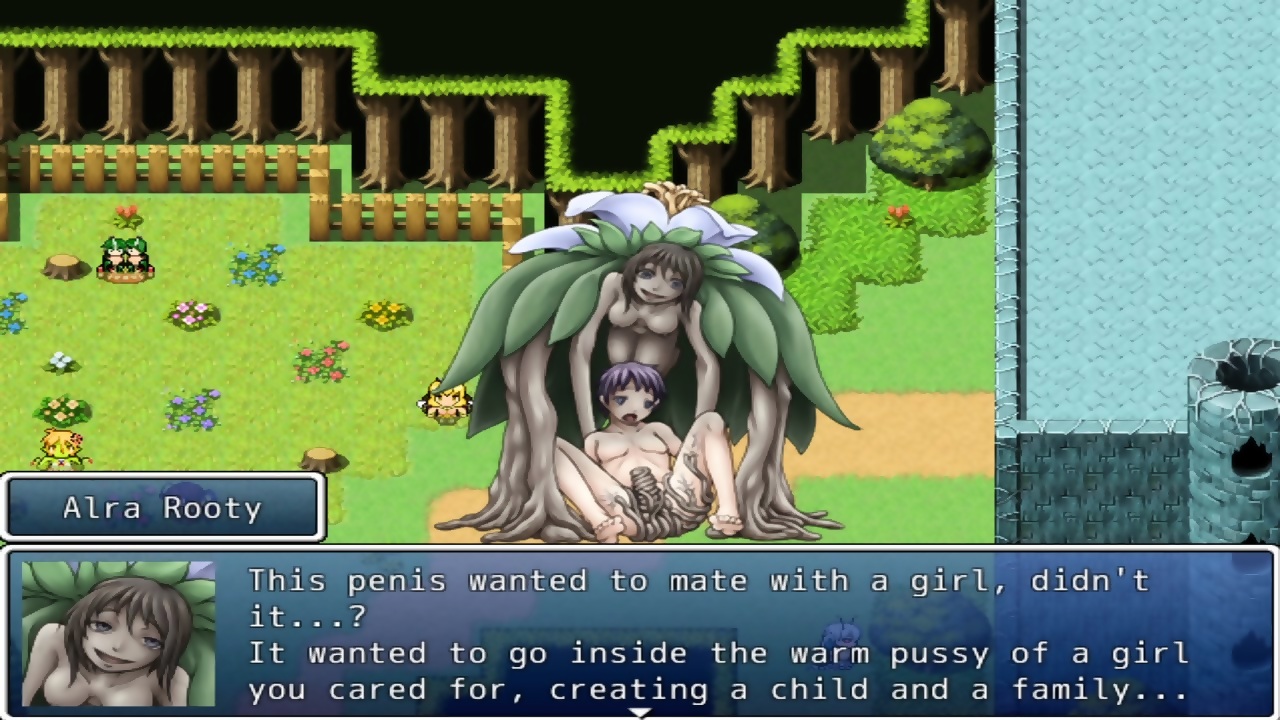Click the dialogue continue arrow
The width and height of the screenshot is (1280, 720).
639,712
